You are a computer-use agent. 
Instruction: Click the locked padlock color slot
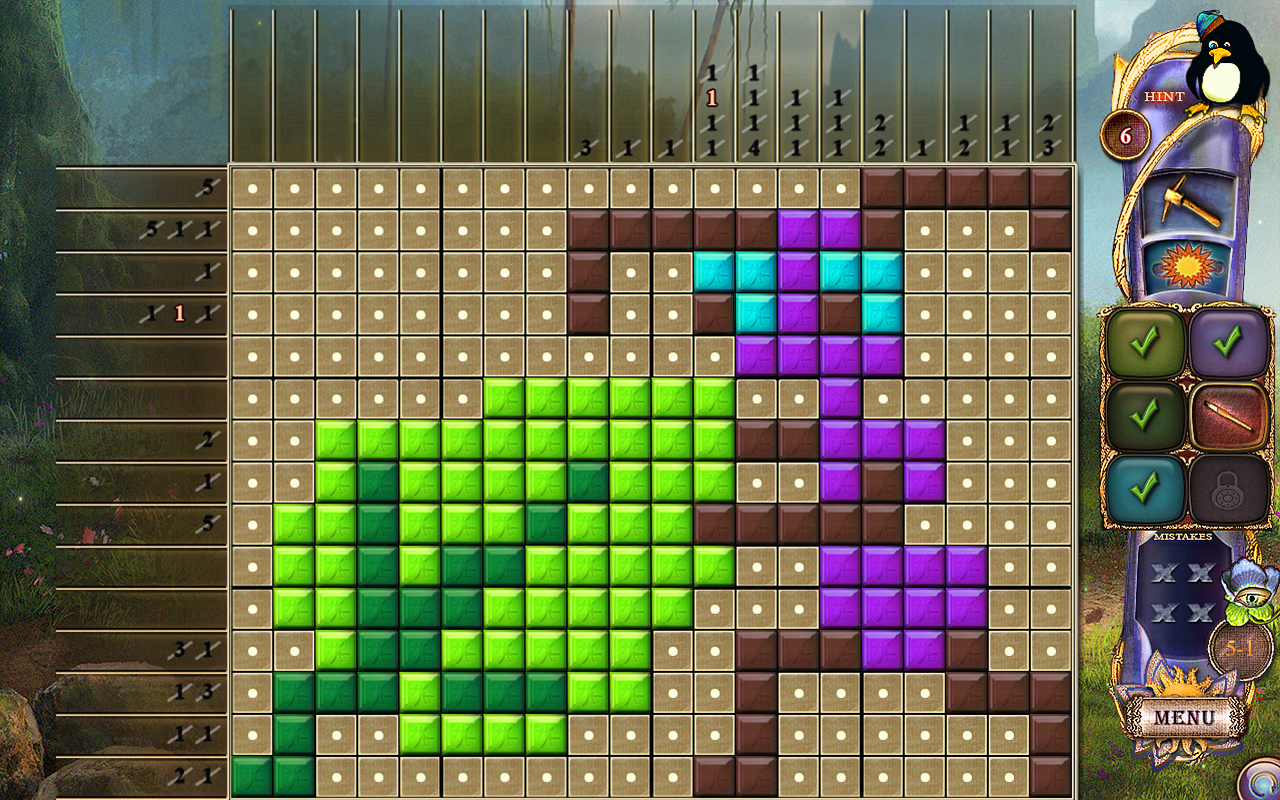pyautogui.click(x=1228, y=488)
